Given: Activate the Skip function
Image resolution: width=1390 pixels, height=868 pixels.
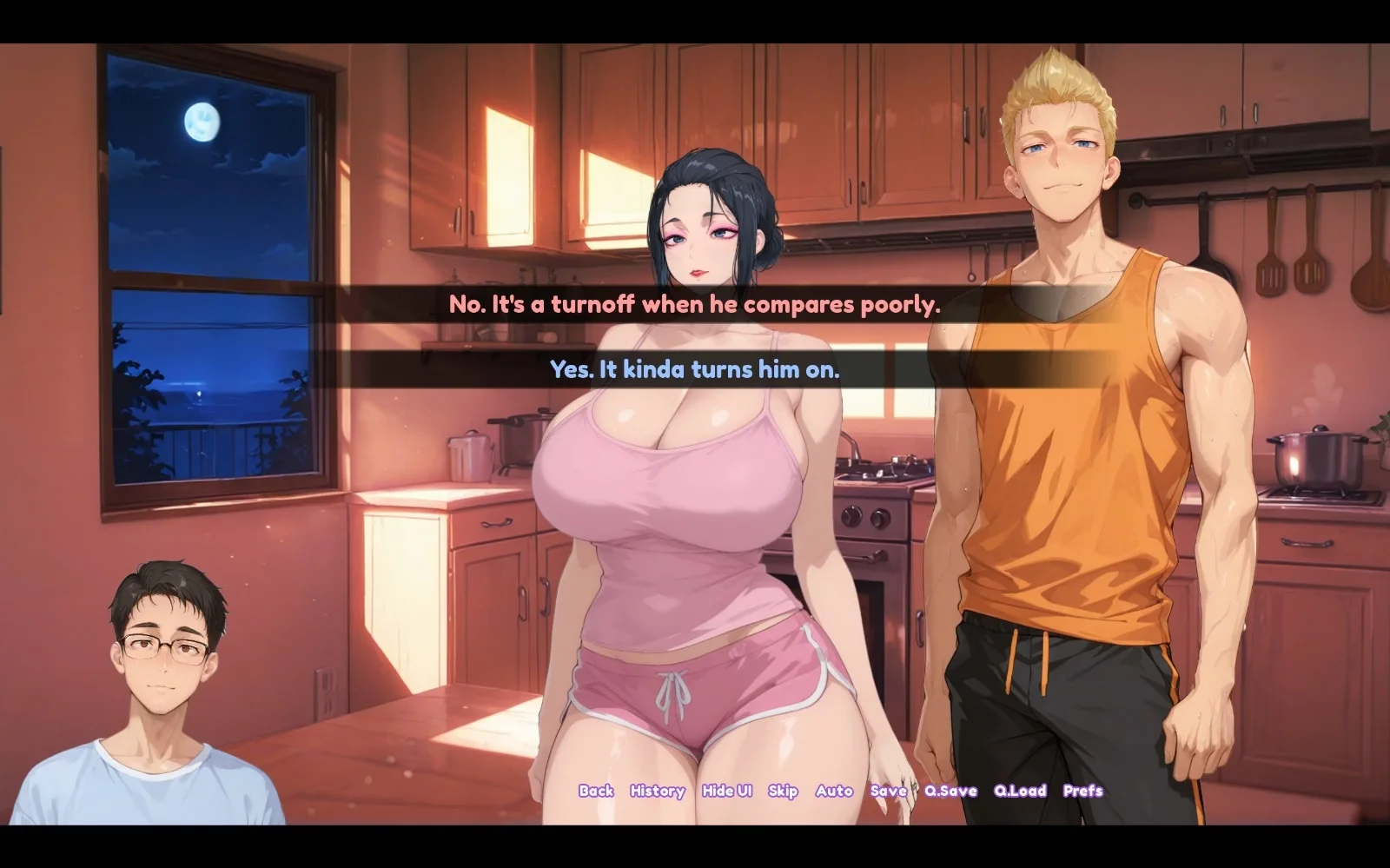Looking at the screenshot, I should point(783,791).
